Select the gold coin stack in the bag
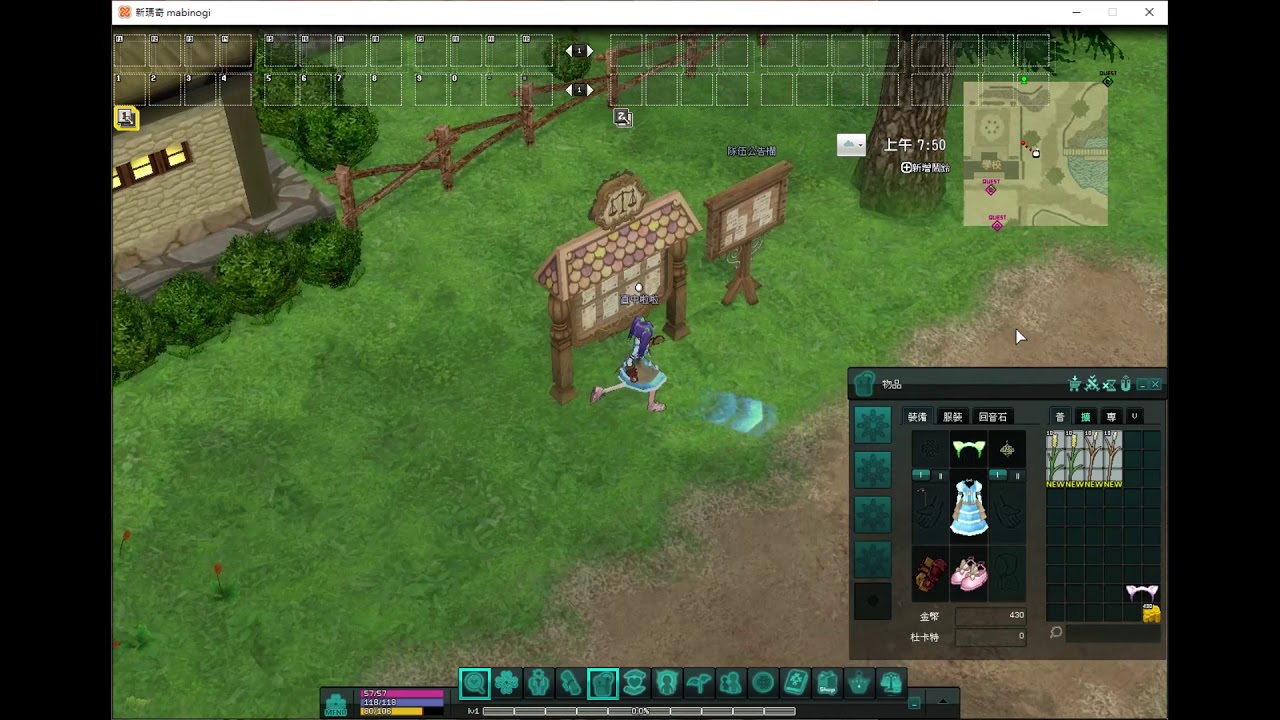The width and height of the screenshot is (1280, 720). pyautogui.click(x=1151, y=614)
